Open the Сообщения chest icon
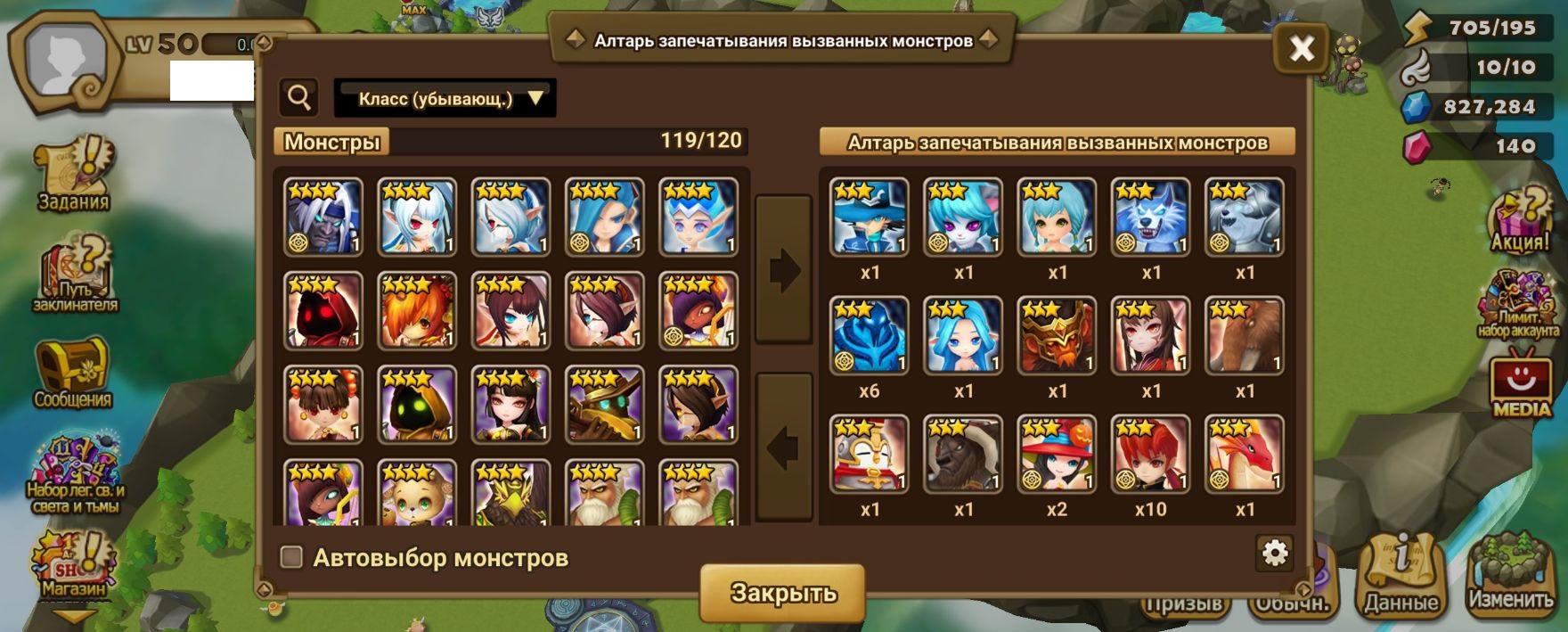Viewport: 1568px width, 632px height. [x=73, y=373]
